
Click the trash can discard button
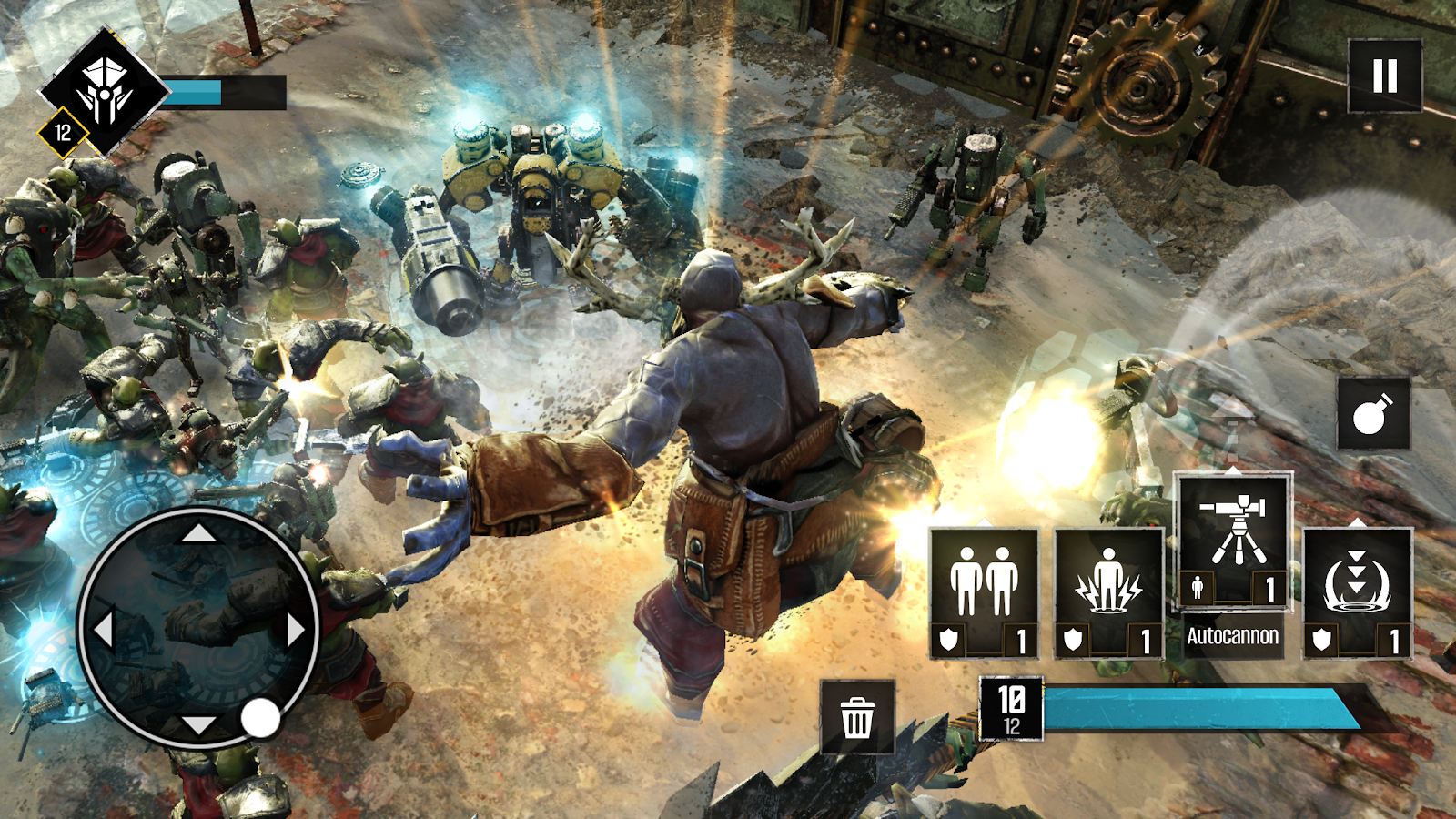(x=857, y=717)
